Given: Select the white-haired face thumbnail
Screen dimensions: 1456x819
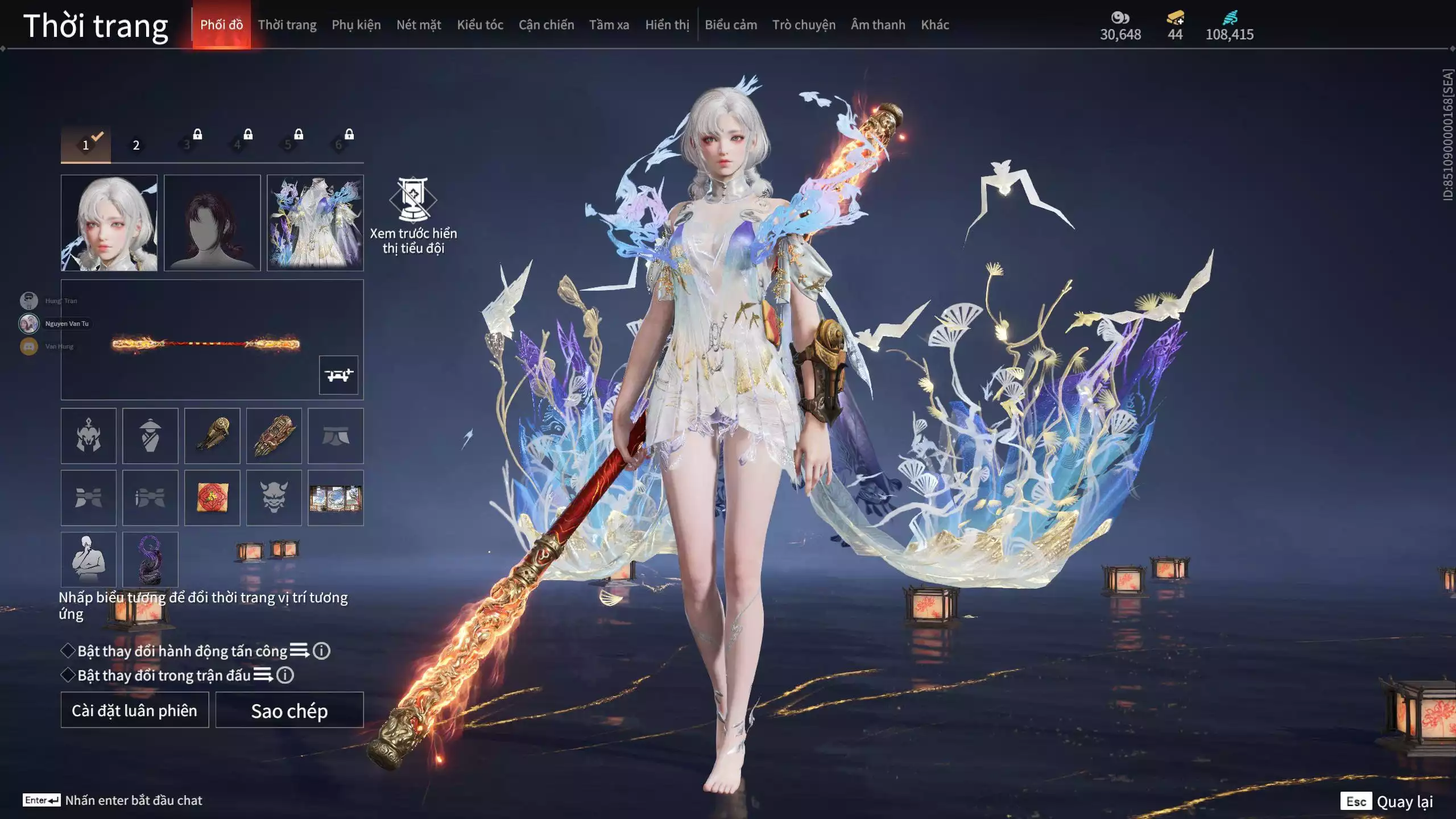Looking at the screenshot, I should [x=109, y=223].
